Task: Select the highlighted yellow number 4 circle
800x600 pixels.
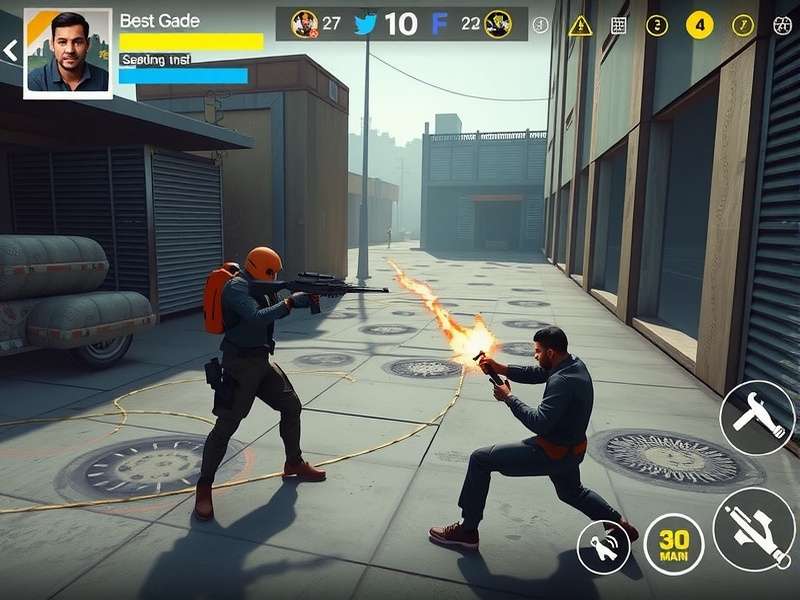Action: pyautogui.click(x=700, y=25)
